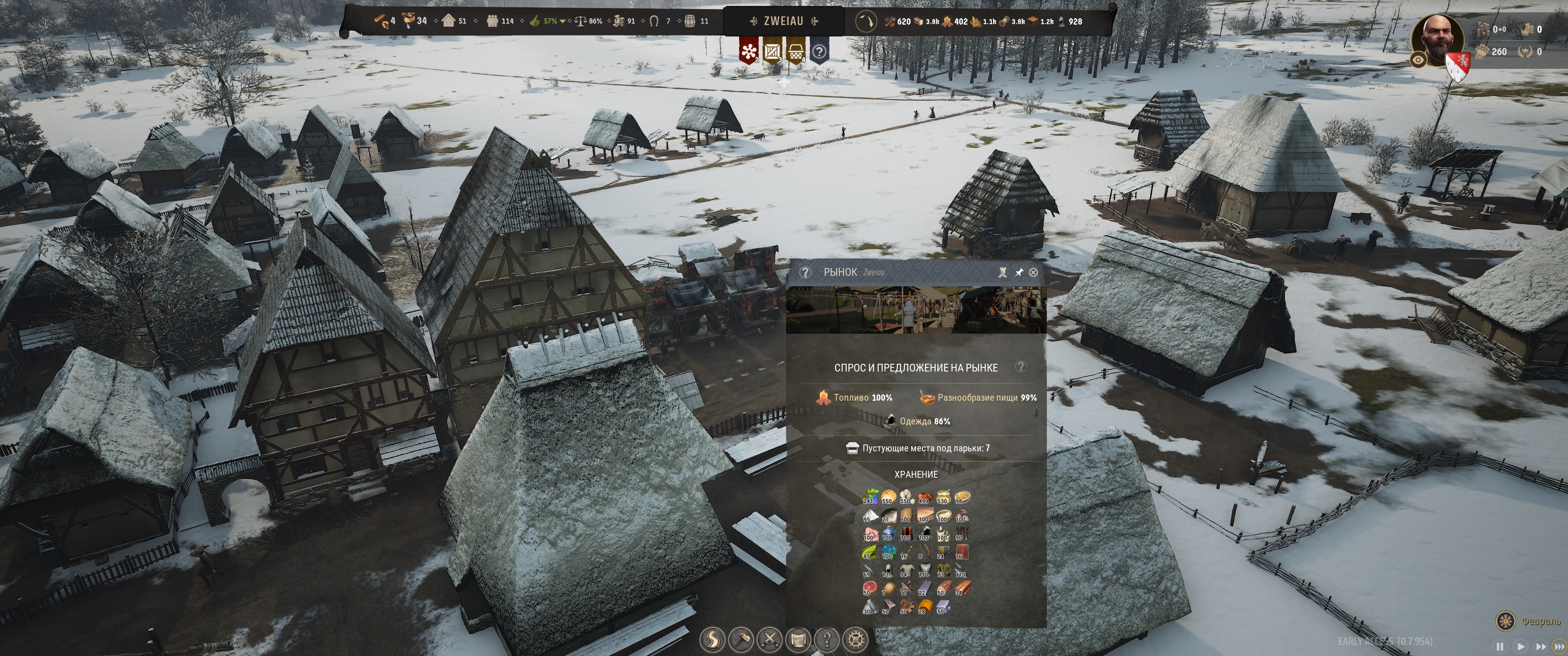Show help for market supply and demand

pos(1021,367)
